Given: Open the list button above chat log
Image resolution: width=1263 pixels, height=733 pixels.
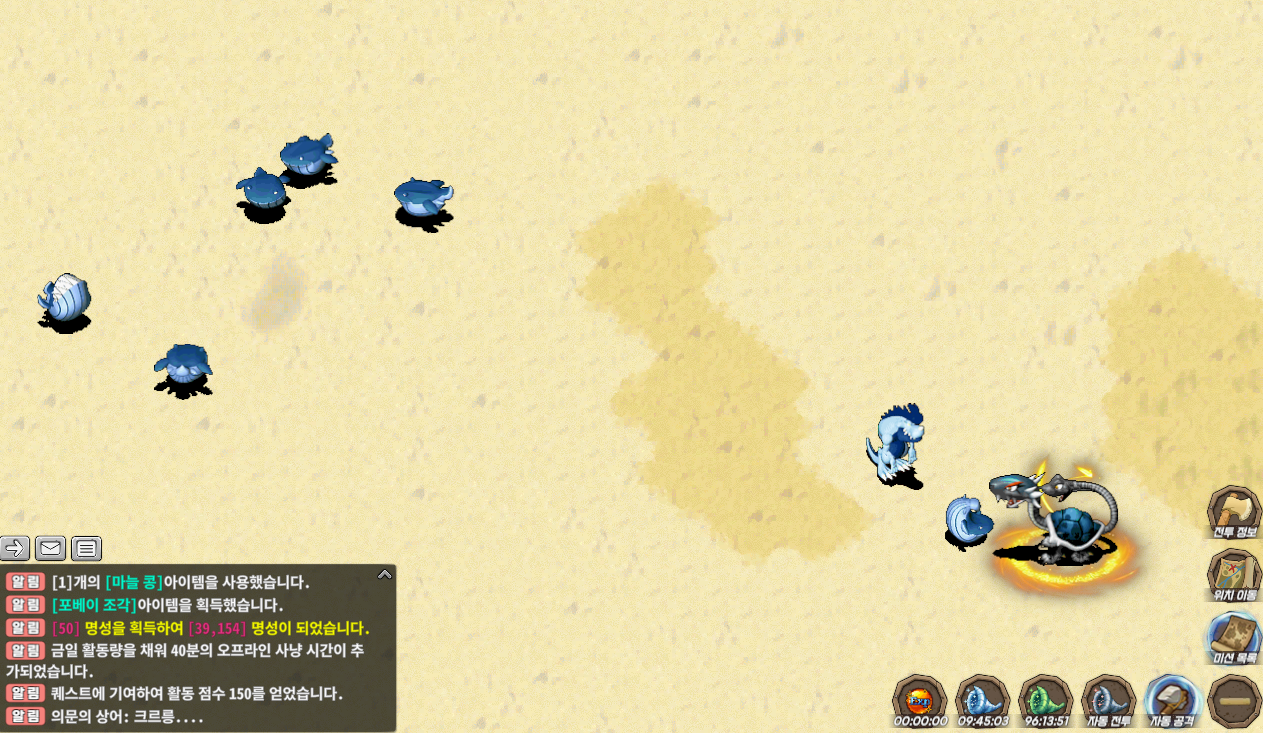Looking at the screenshot, I should 87,548.
